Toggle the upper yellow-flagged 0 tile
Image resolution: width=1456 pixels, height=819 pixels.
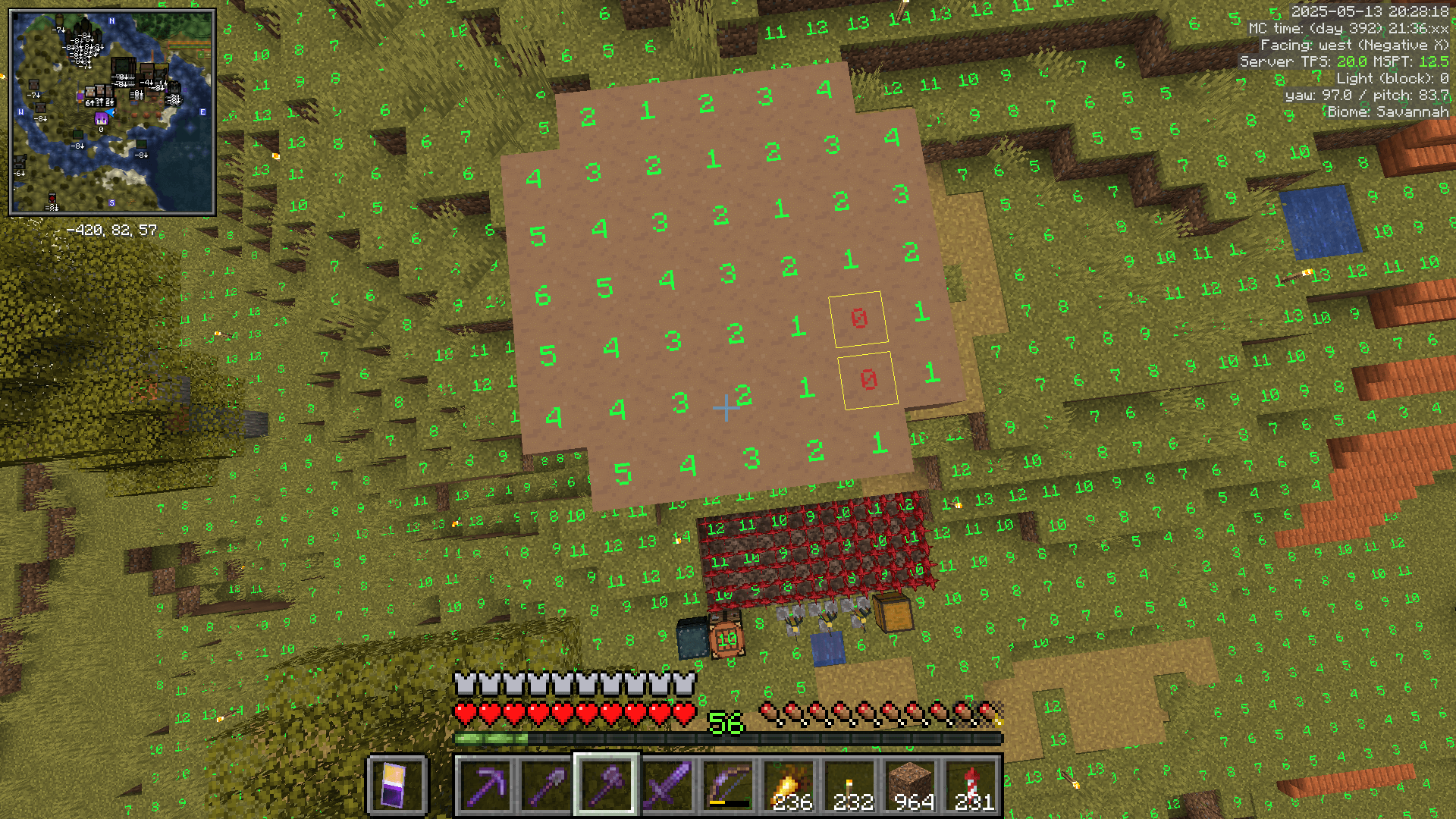point(858,319)
